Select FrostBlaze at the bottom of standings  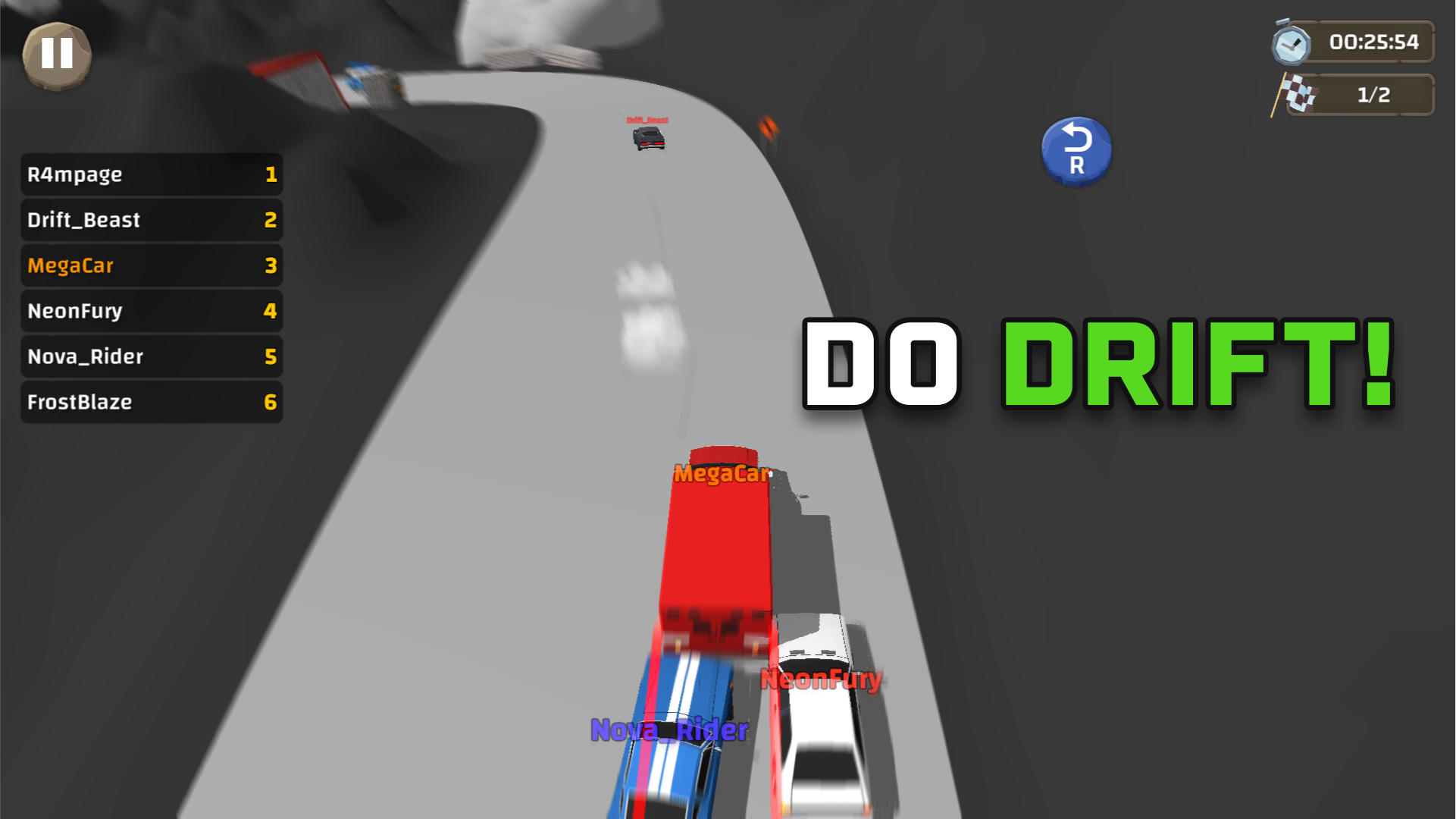click(x=151, y=402)
